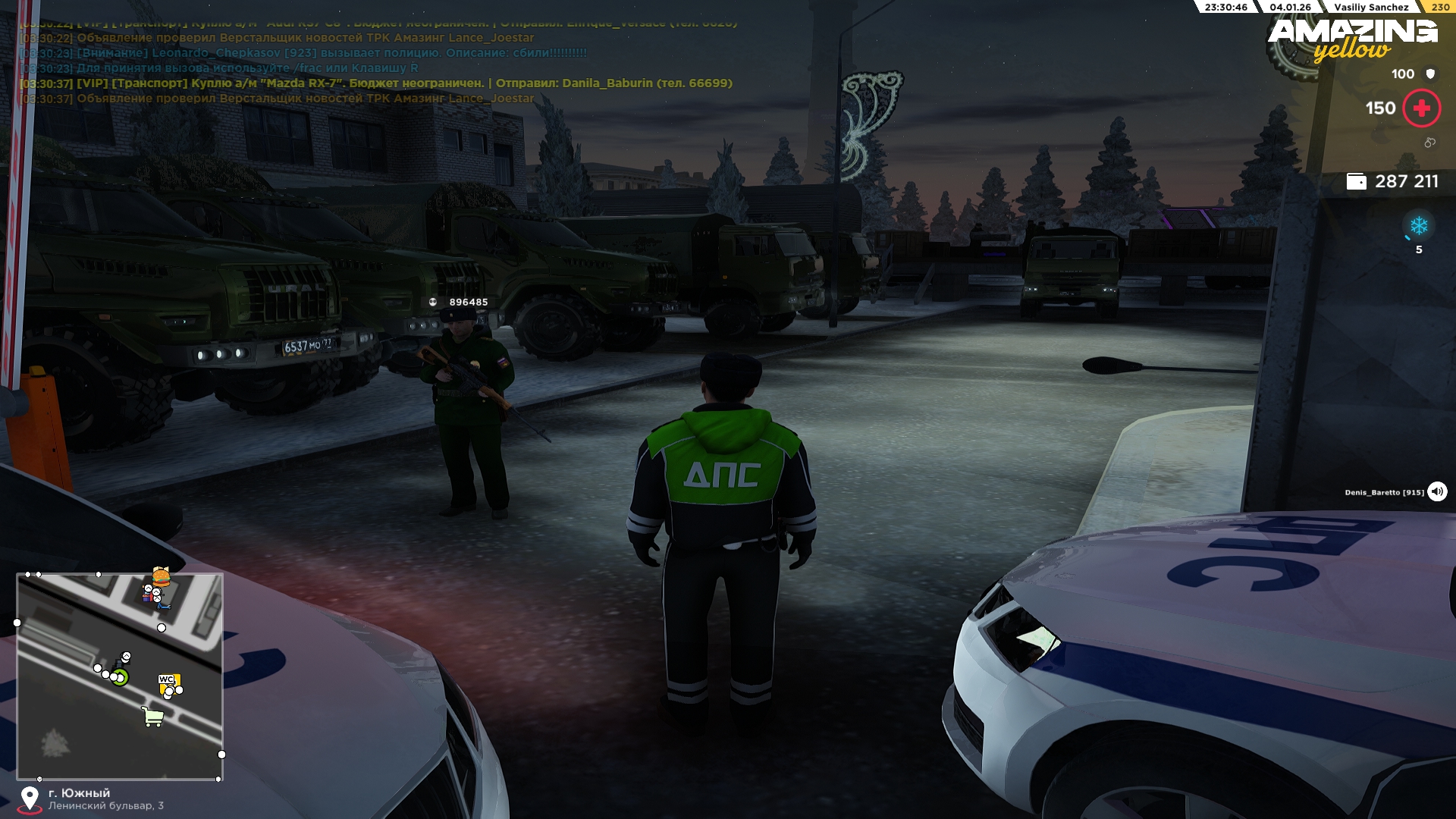Click the Amazing yellow server logo
Viewport: 1456px width, 819px height.
coord(1352,39)
